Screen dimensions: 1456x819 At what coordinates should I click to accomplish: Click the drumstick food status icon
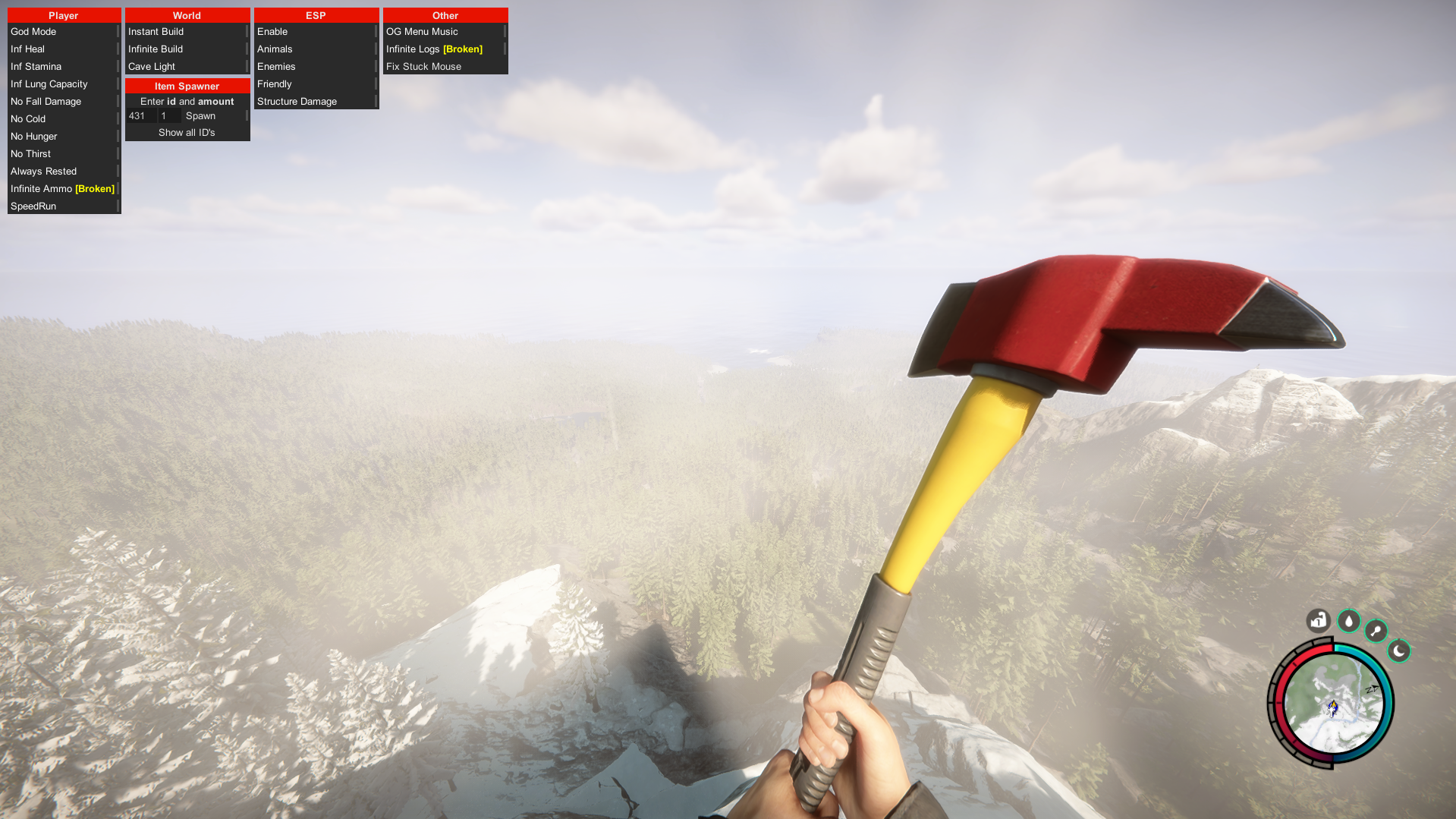1376,631
